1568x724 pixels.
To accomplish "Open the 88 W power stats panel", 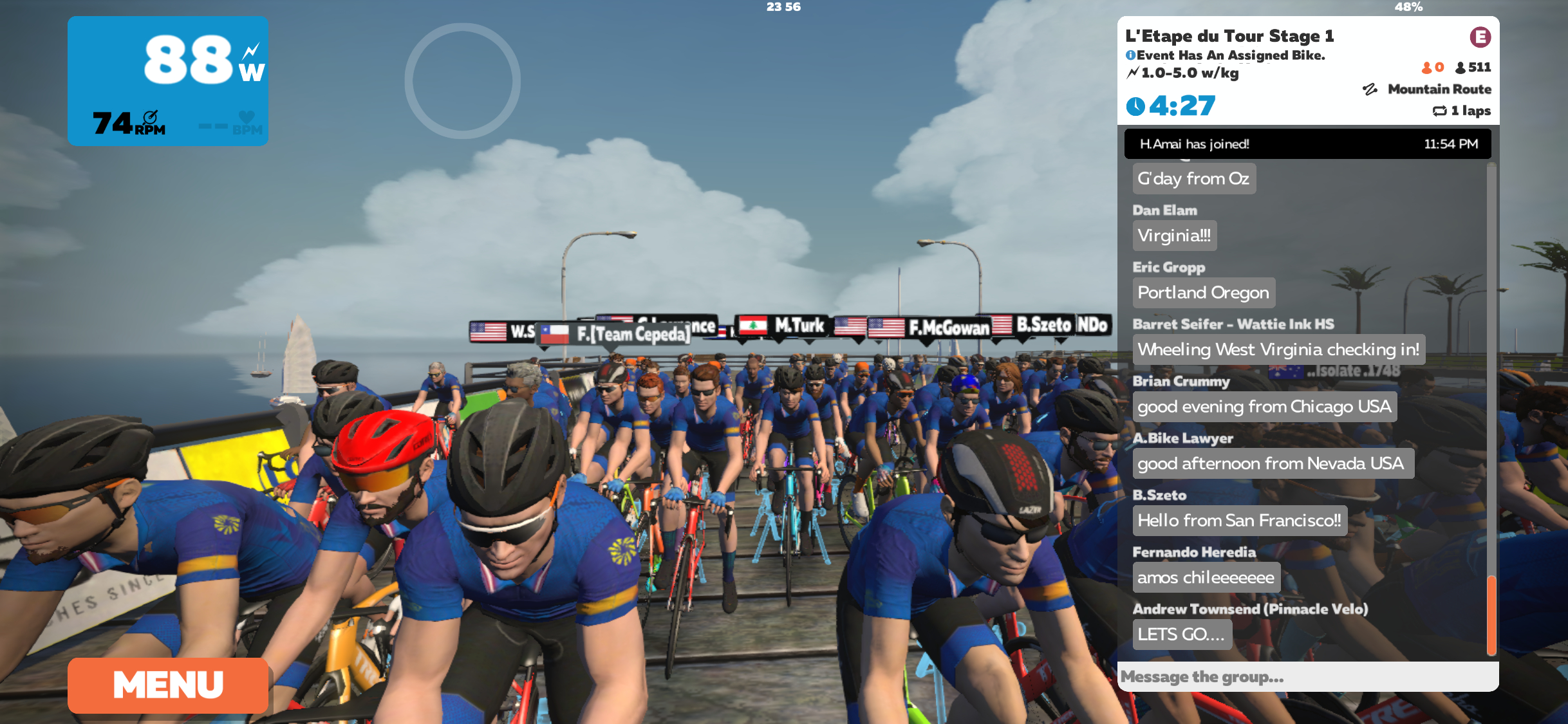I will (168, 81).
